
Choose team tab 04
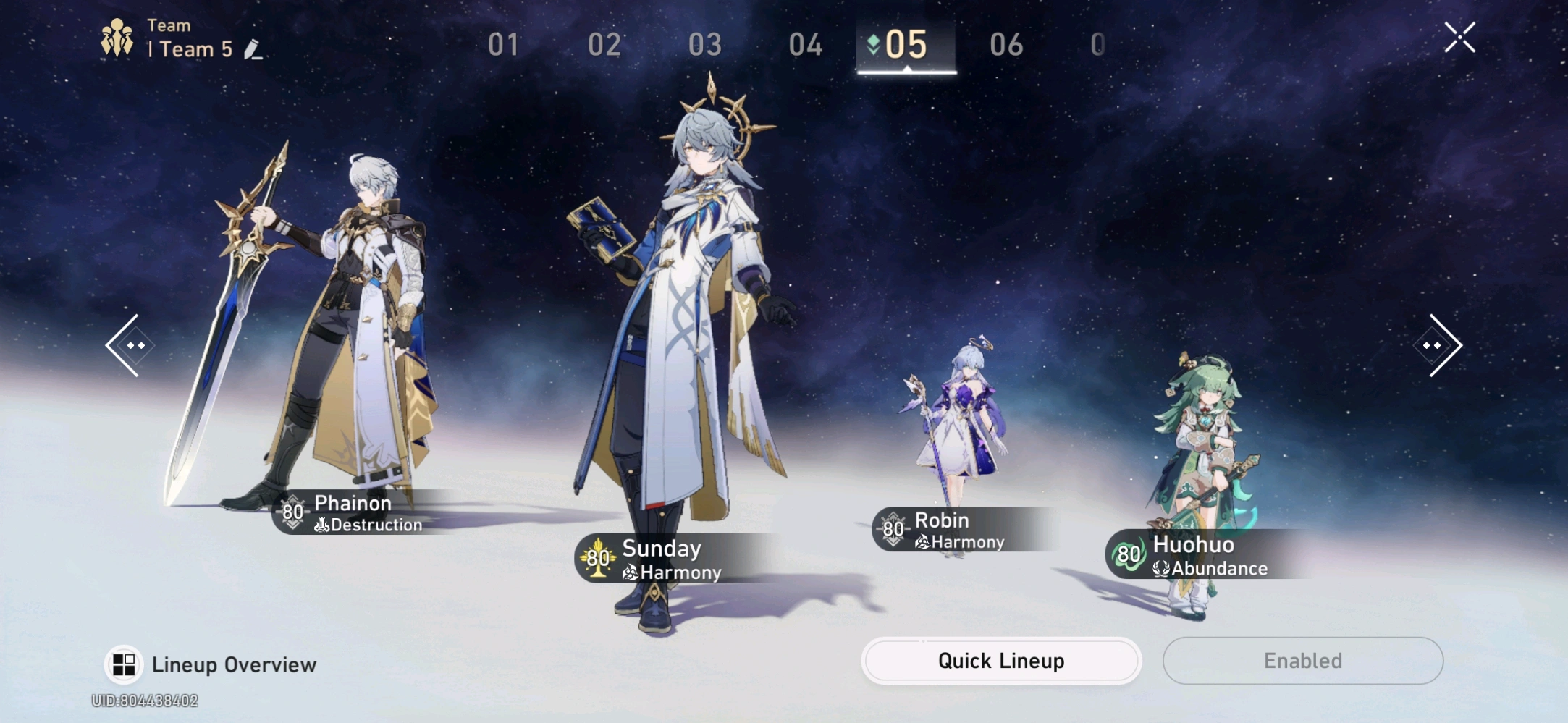click(805, 45)
